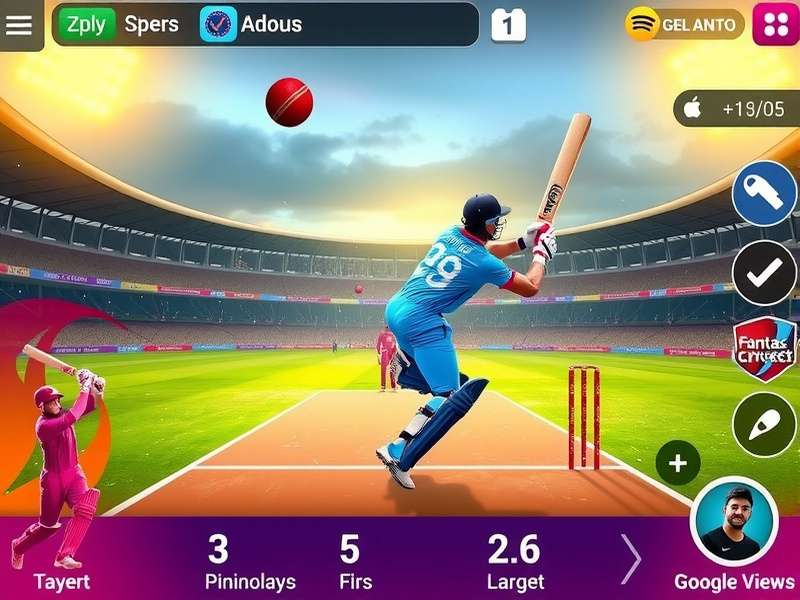The image size is (800, 600).
Task: Click the number 1 box icon
Action: coord(508,25)
